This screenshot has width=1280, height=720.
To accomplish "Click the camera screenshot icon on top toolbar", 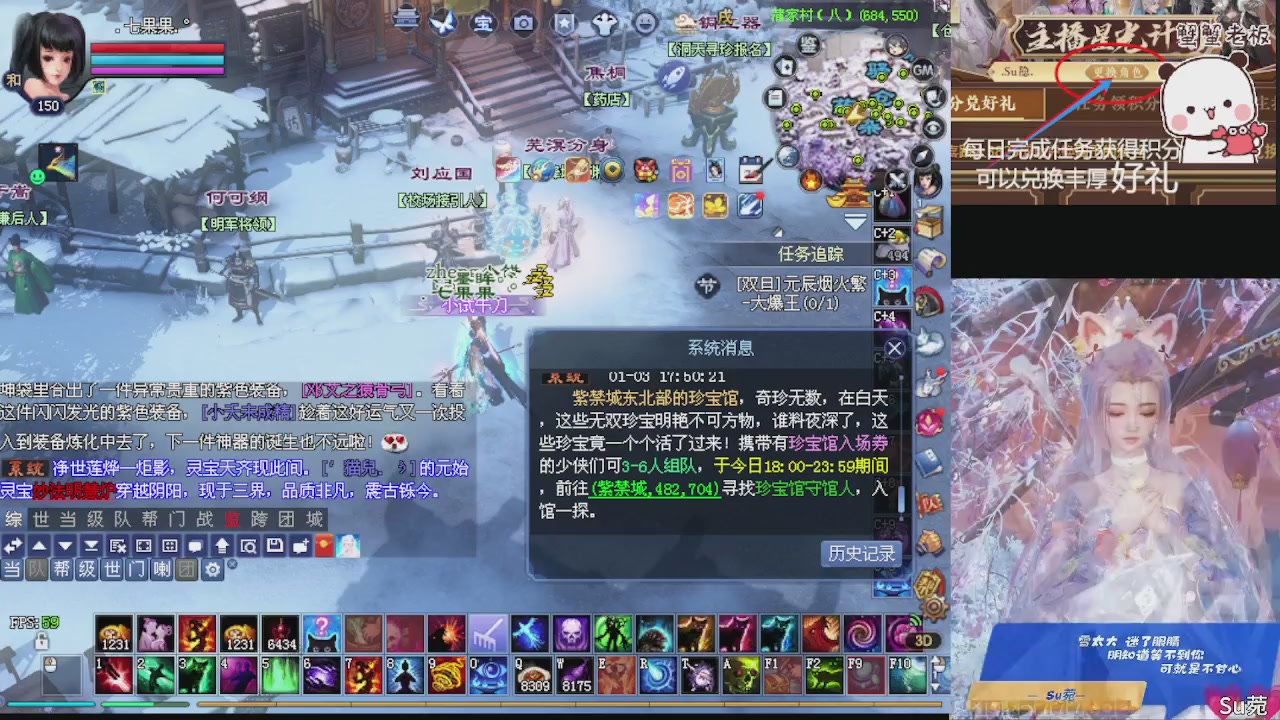I will point(523,23).
